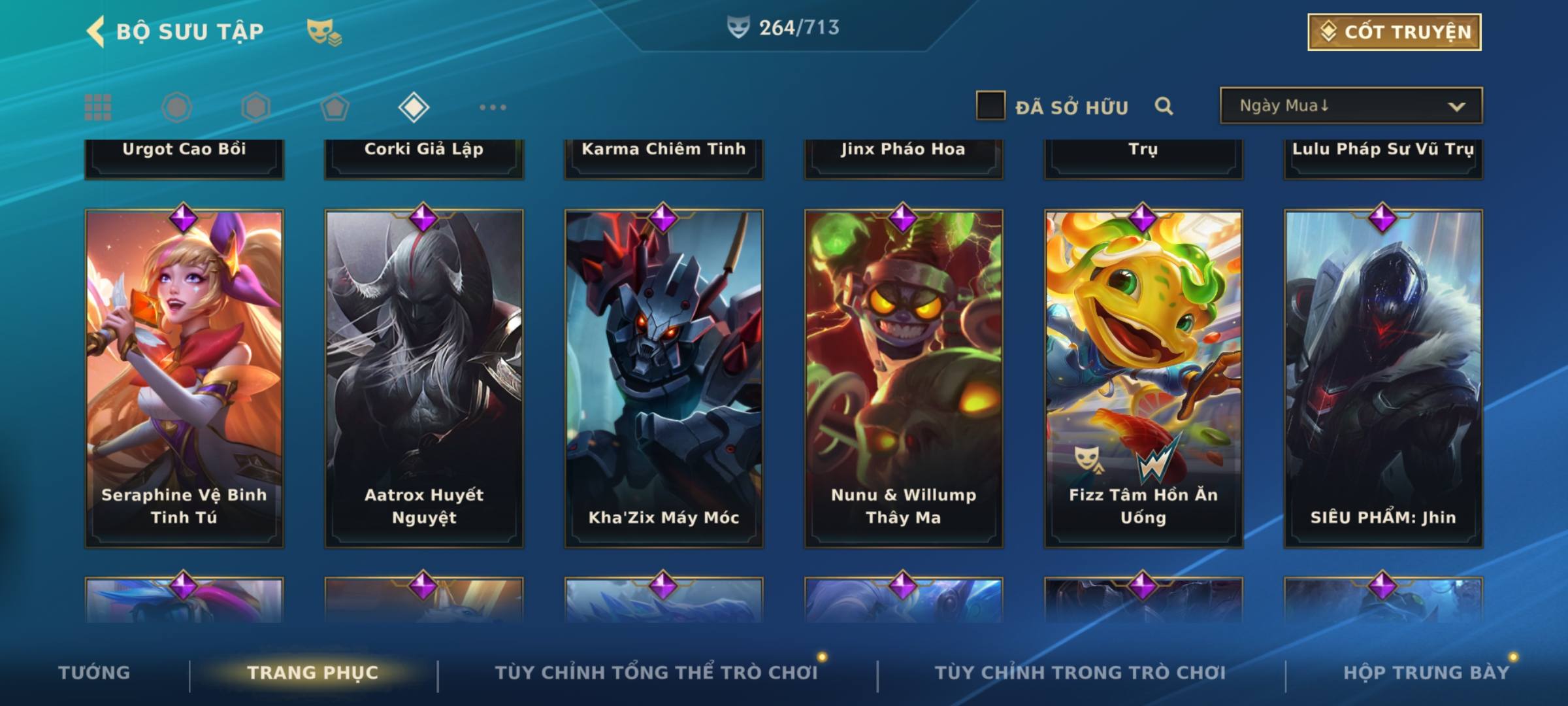Viewport: 1568px width, 706px height.
Task: Choose Fizz Tâm Hồn Ăn Uống skin
Action: 1143,378
